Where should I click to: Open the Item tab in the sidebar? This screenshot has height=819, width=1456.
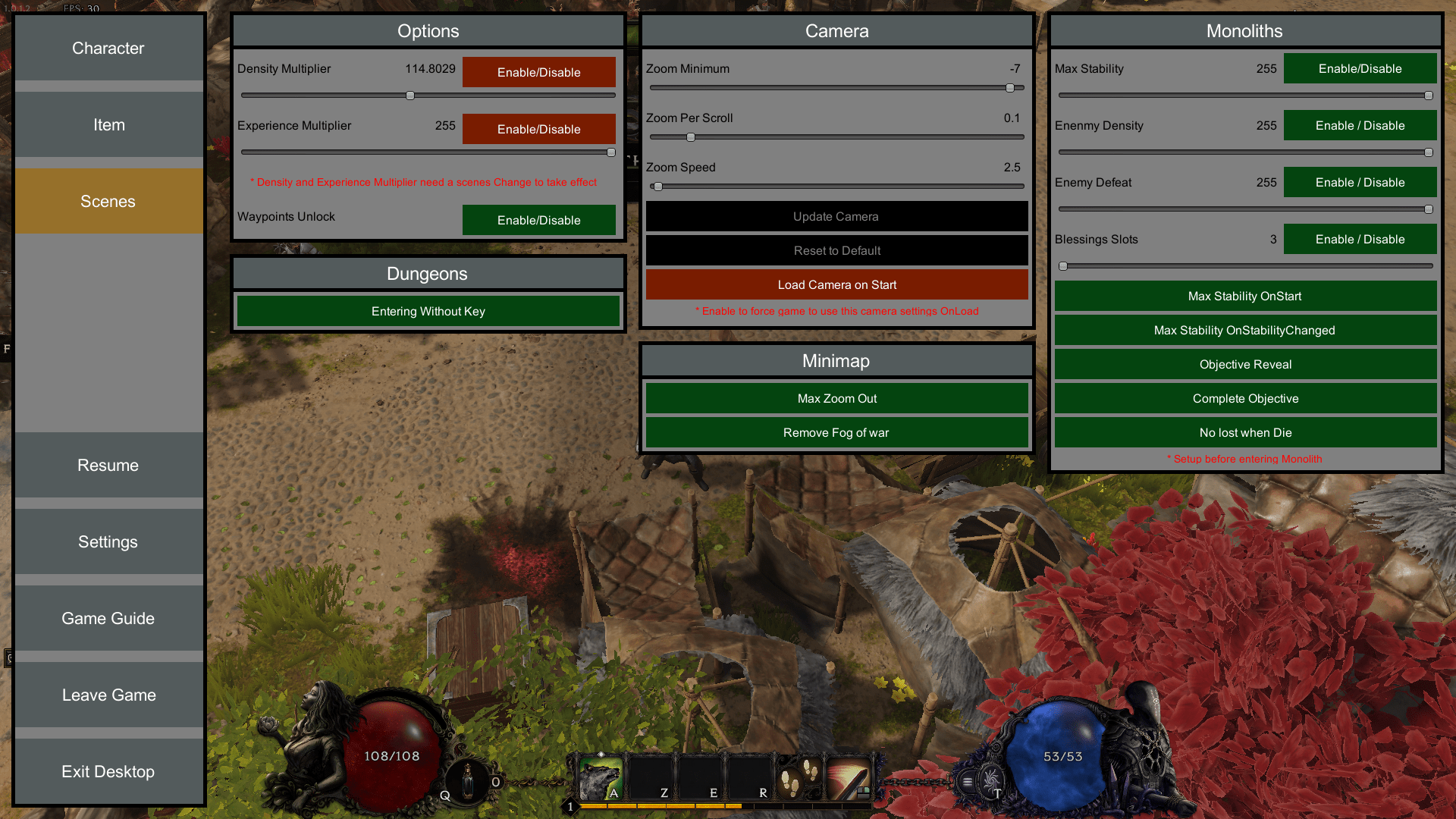108,124
